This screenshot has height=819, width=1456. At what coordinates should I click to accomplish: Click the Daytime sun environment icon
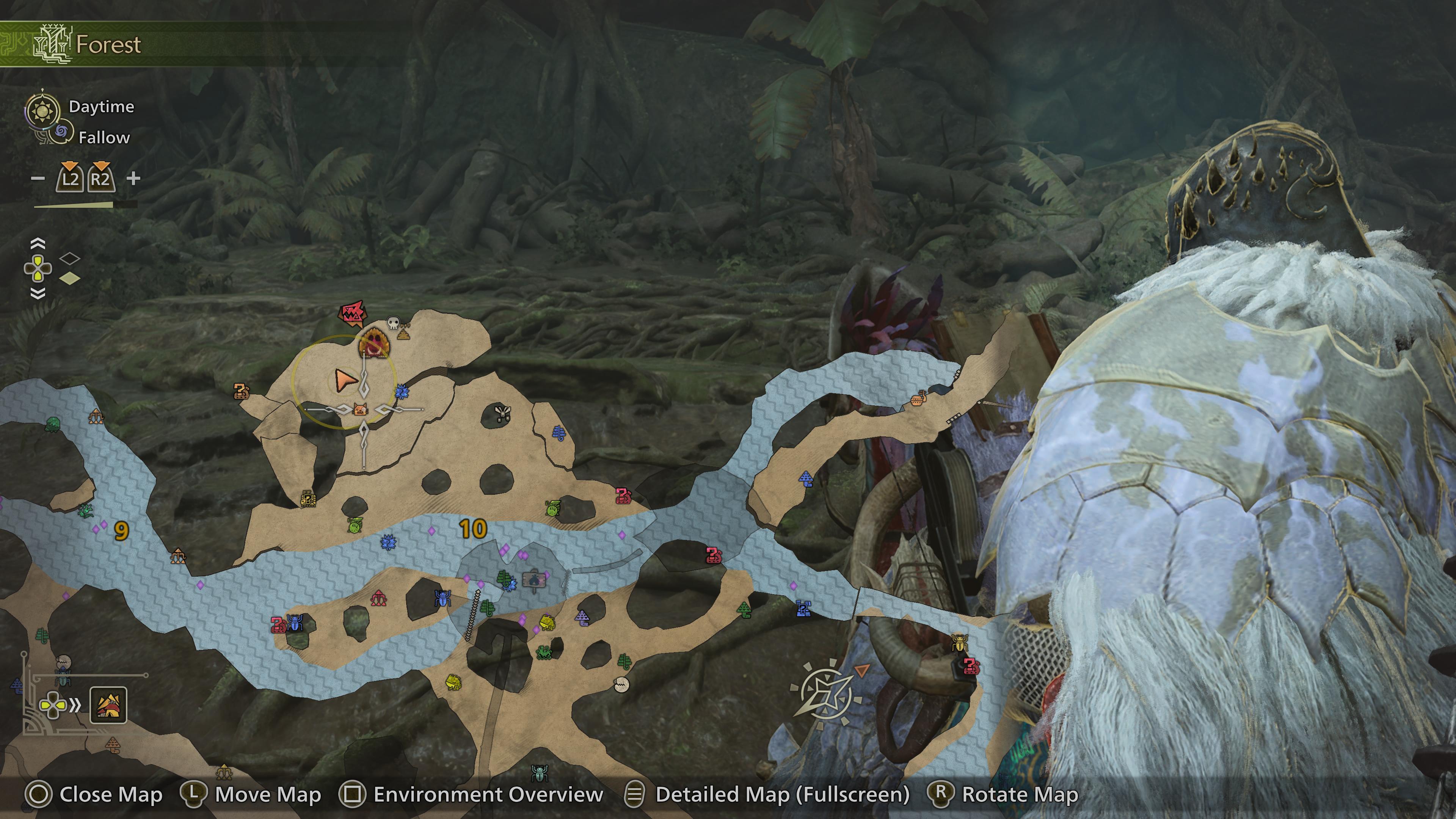[42, 110]
